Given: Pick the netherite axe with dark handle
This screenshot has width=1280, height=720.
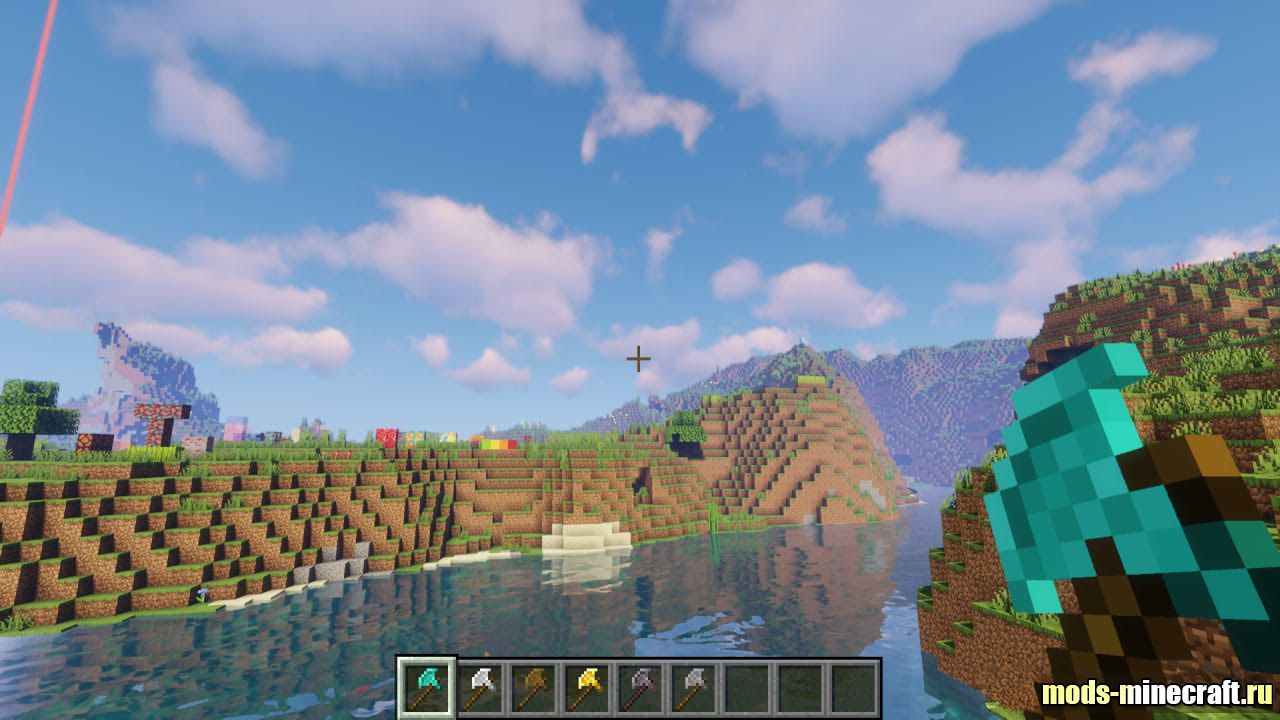Looking at the screenshot, I should click(642, 688).
